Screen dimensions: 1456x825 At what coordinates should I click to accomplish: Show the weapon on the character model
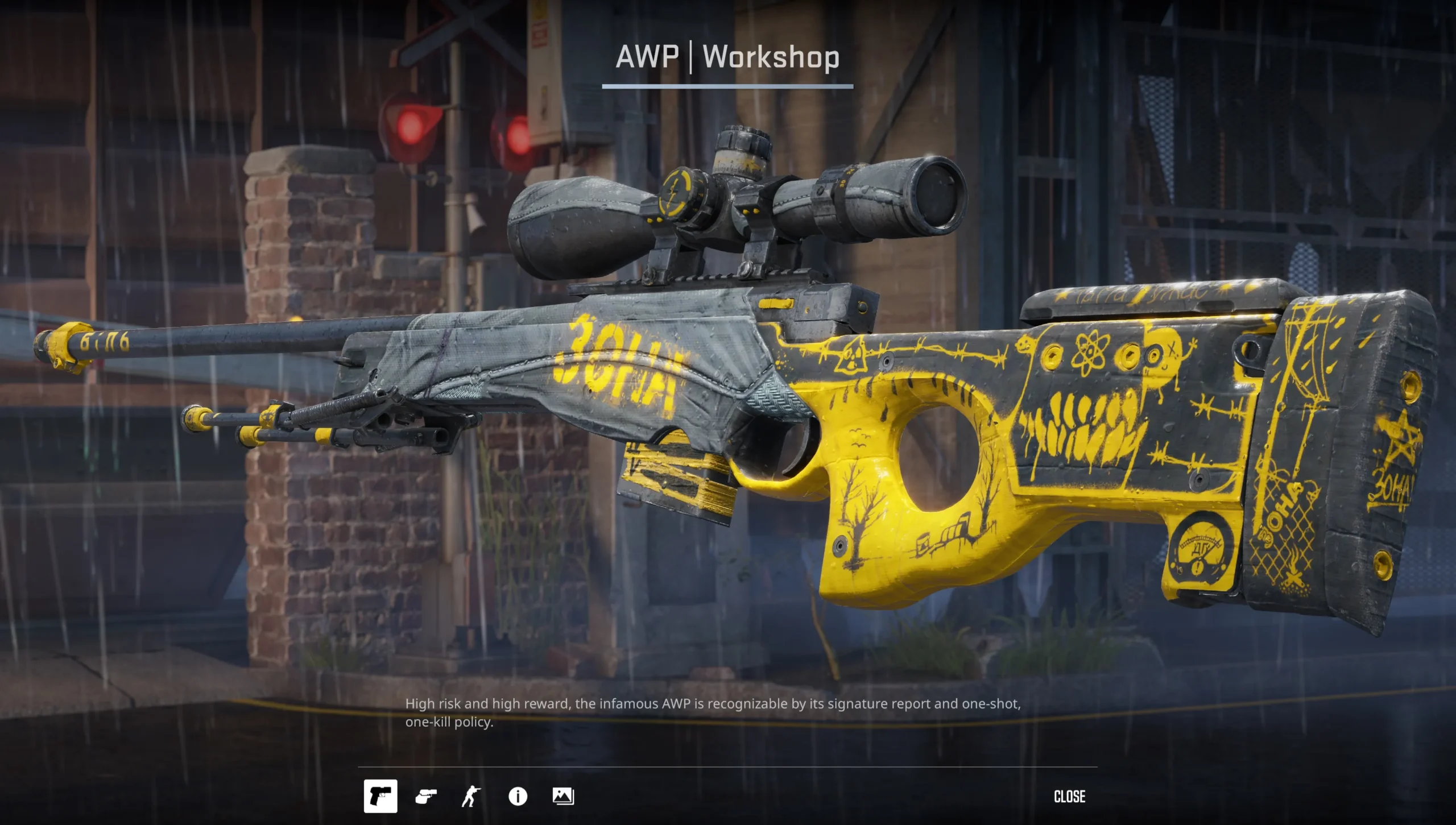click(471, 797)
